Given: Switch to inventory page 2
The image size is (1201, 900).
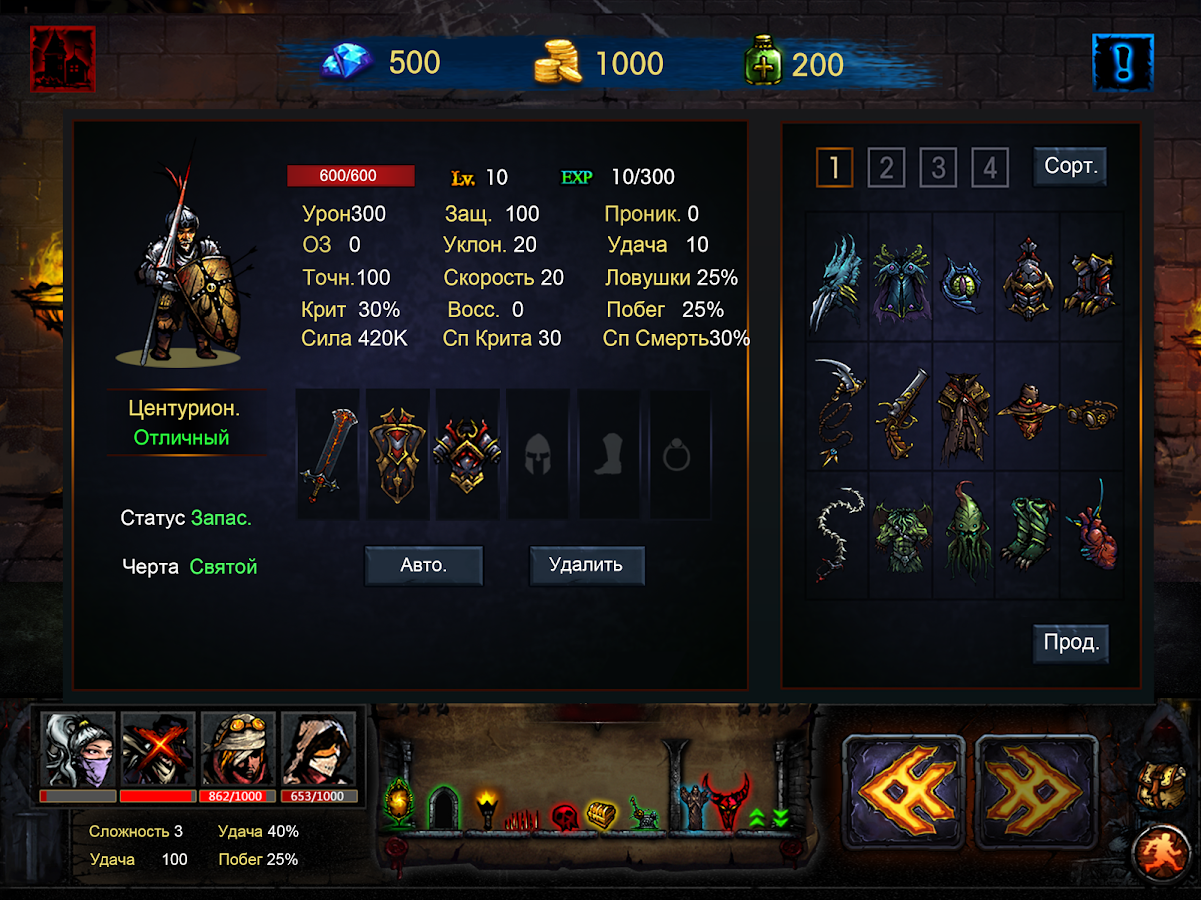Looking at the screenshot, I should coord(885,168).
